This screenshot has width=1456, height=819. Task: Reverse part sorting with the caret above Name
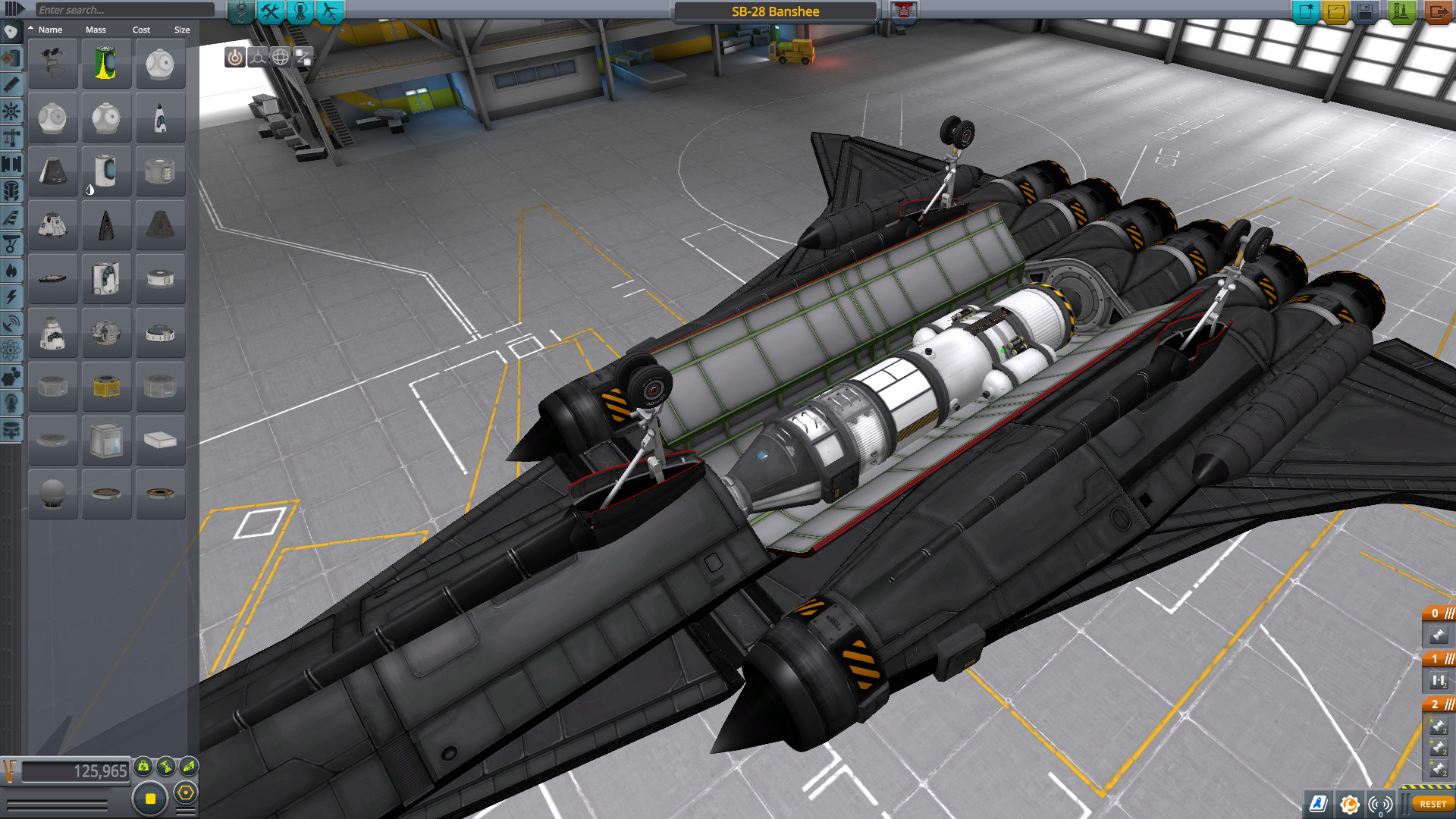tap(30, 28)
